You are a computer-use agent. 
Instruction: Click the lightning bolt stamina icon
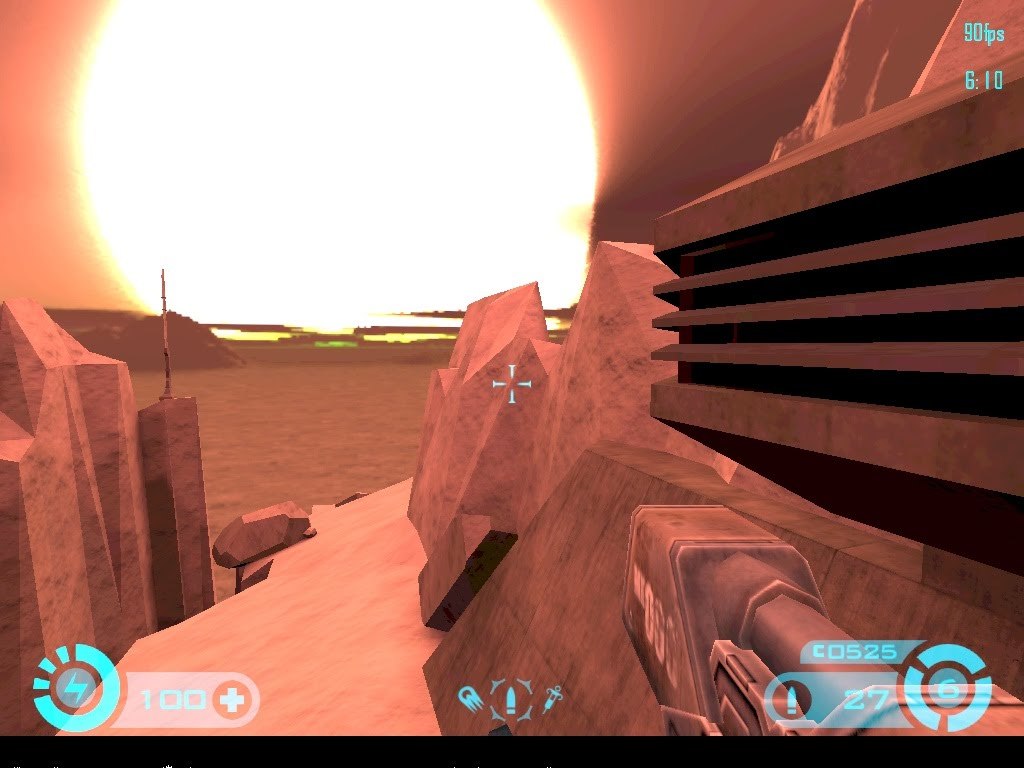click(x=75, y=688)
